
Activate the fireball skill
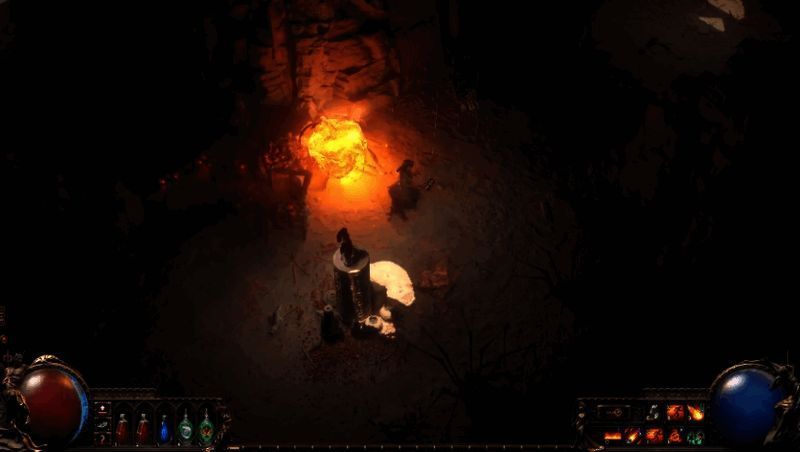694,412
